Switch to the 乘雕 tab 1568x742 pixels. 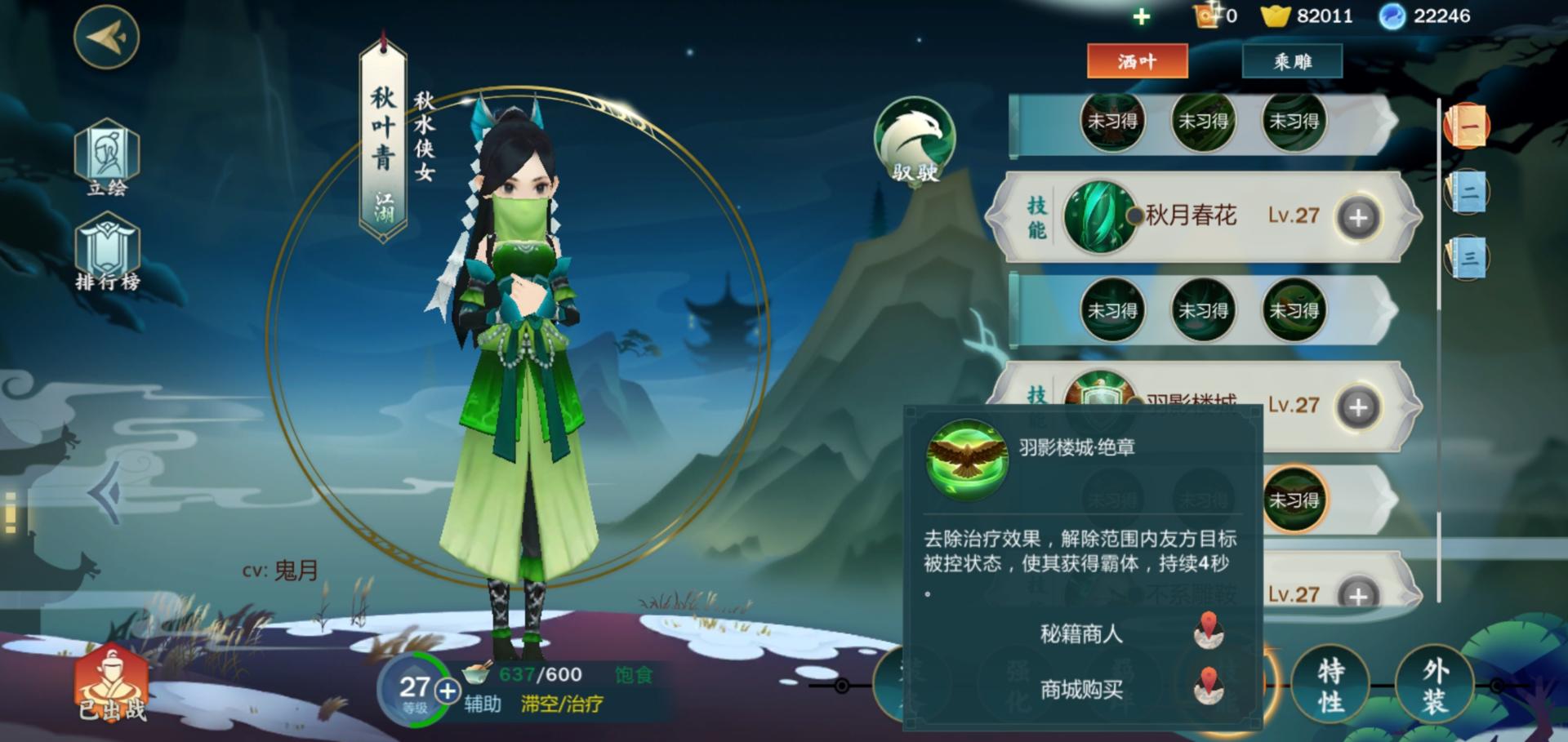coord(1291,61)
